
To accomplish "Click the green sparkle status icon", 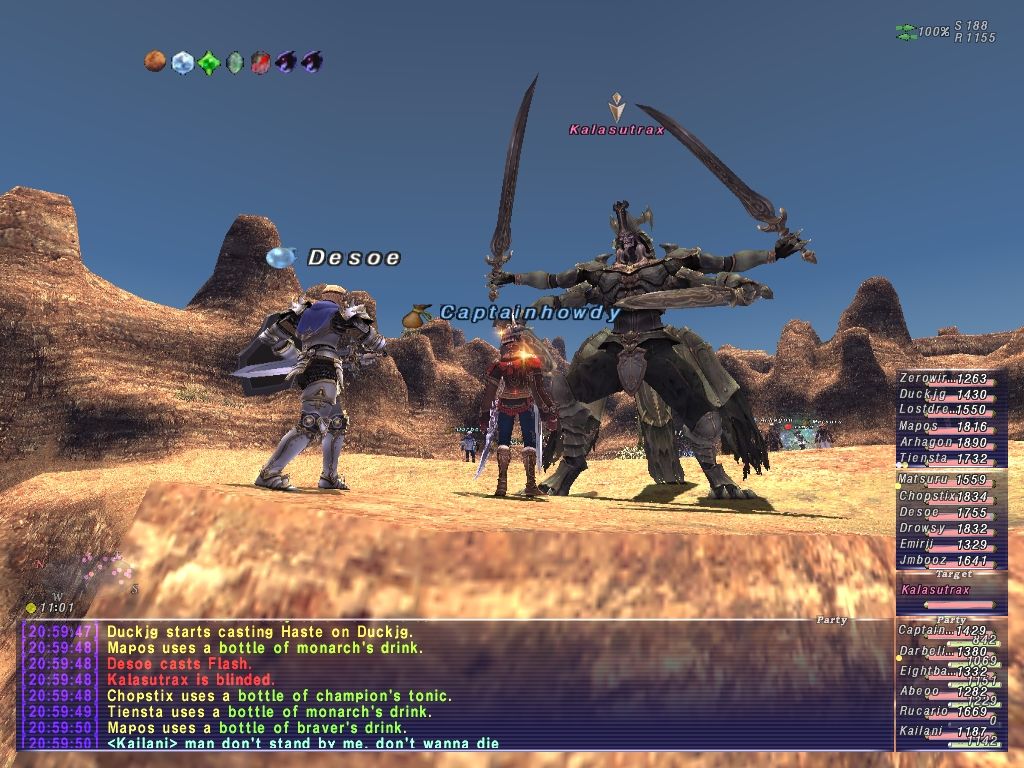I will point(208,63).
